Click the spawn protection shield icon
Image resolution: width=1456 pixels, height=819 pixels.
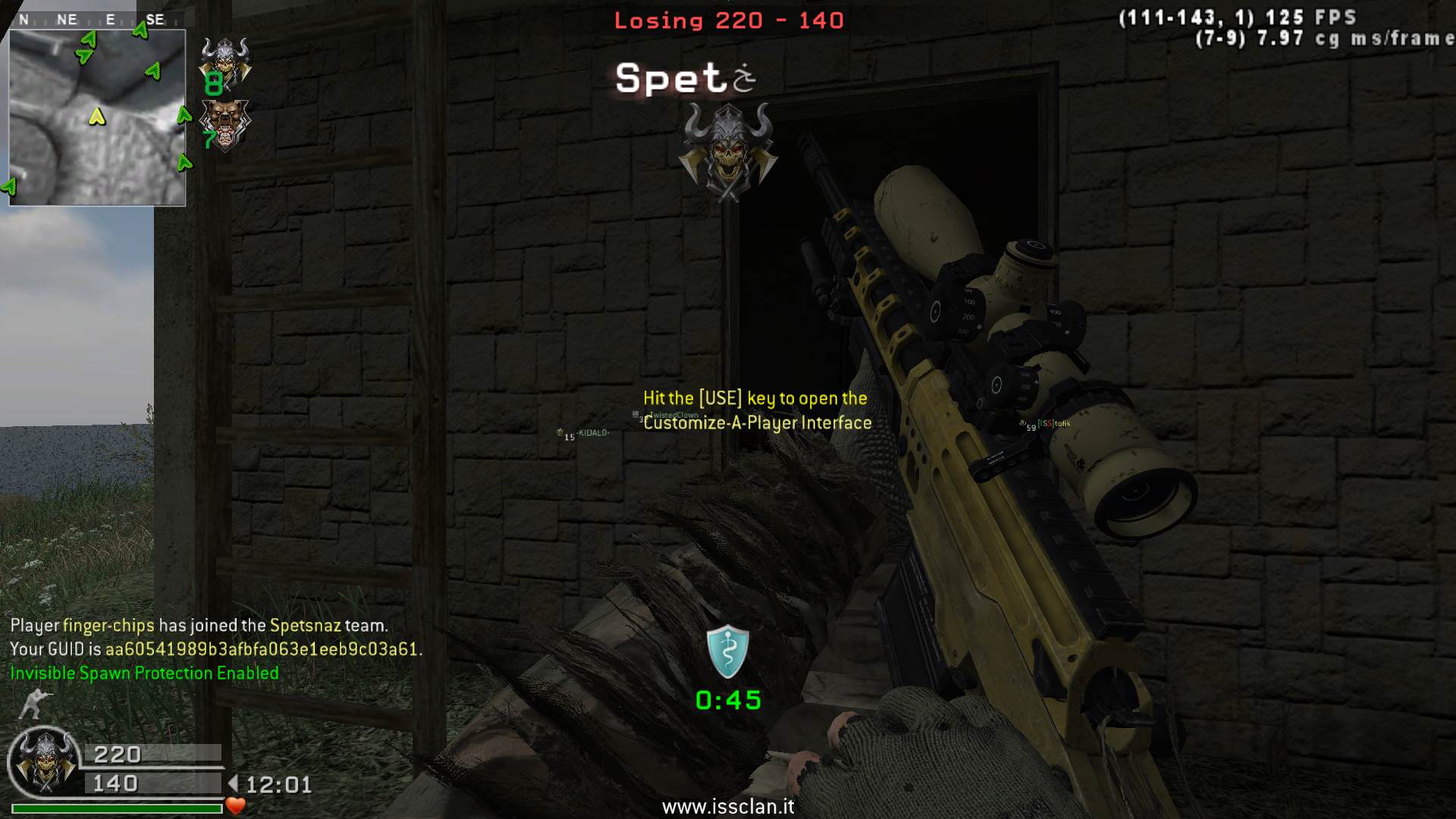[727, 651]
